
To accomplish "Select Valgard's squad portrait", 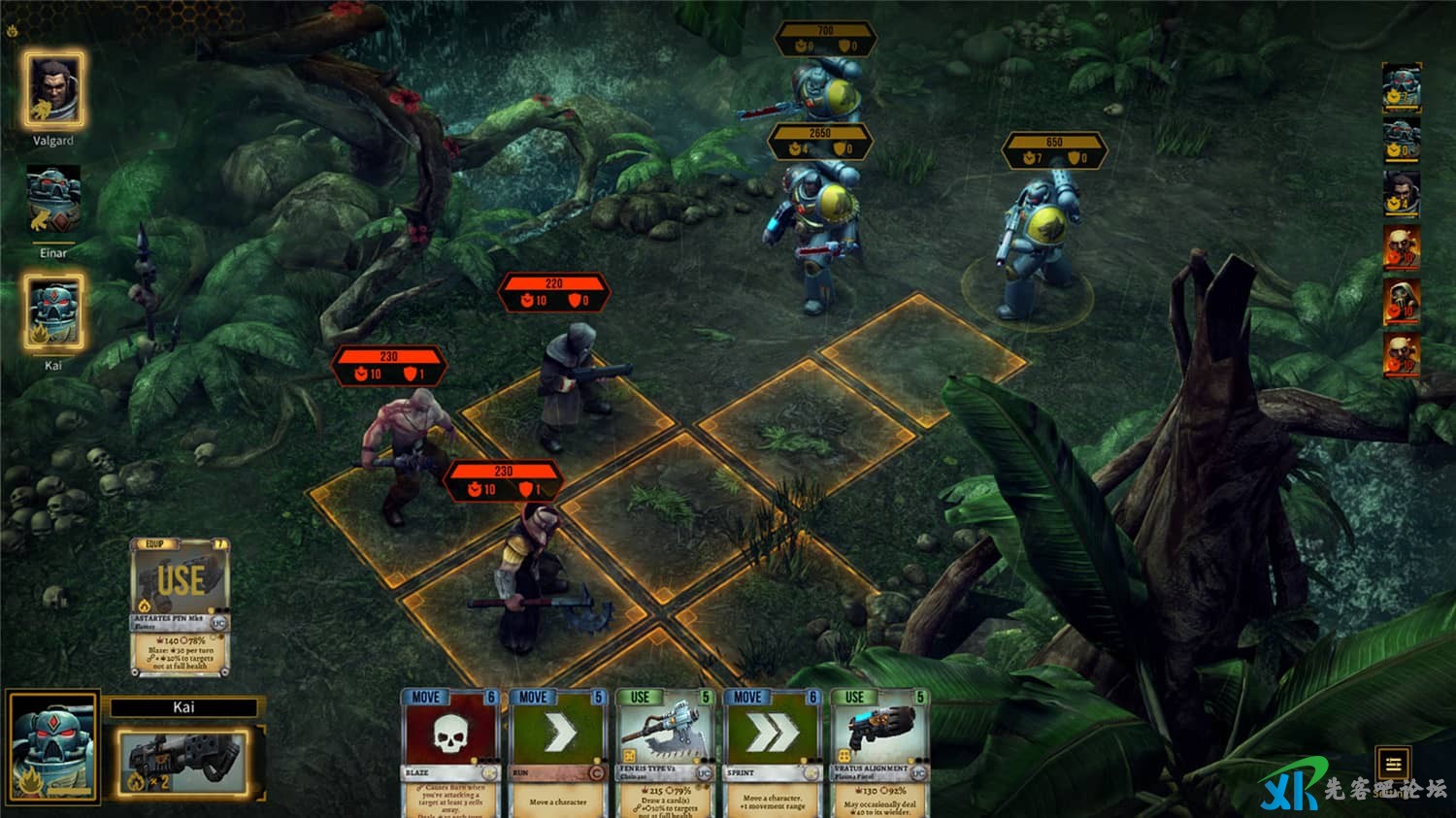I will tap(53, 90).
